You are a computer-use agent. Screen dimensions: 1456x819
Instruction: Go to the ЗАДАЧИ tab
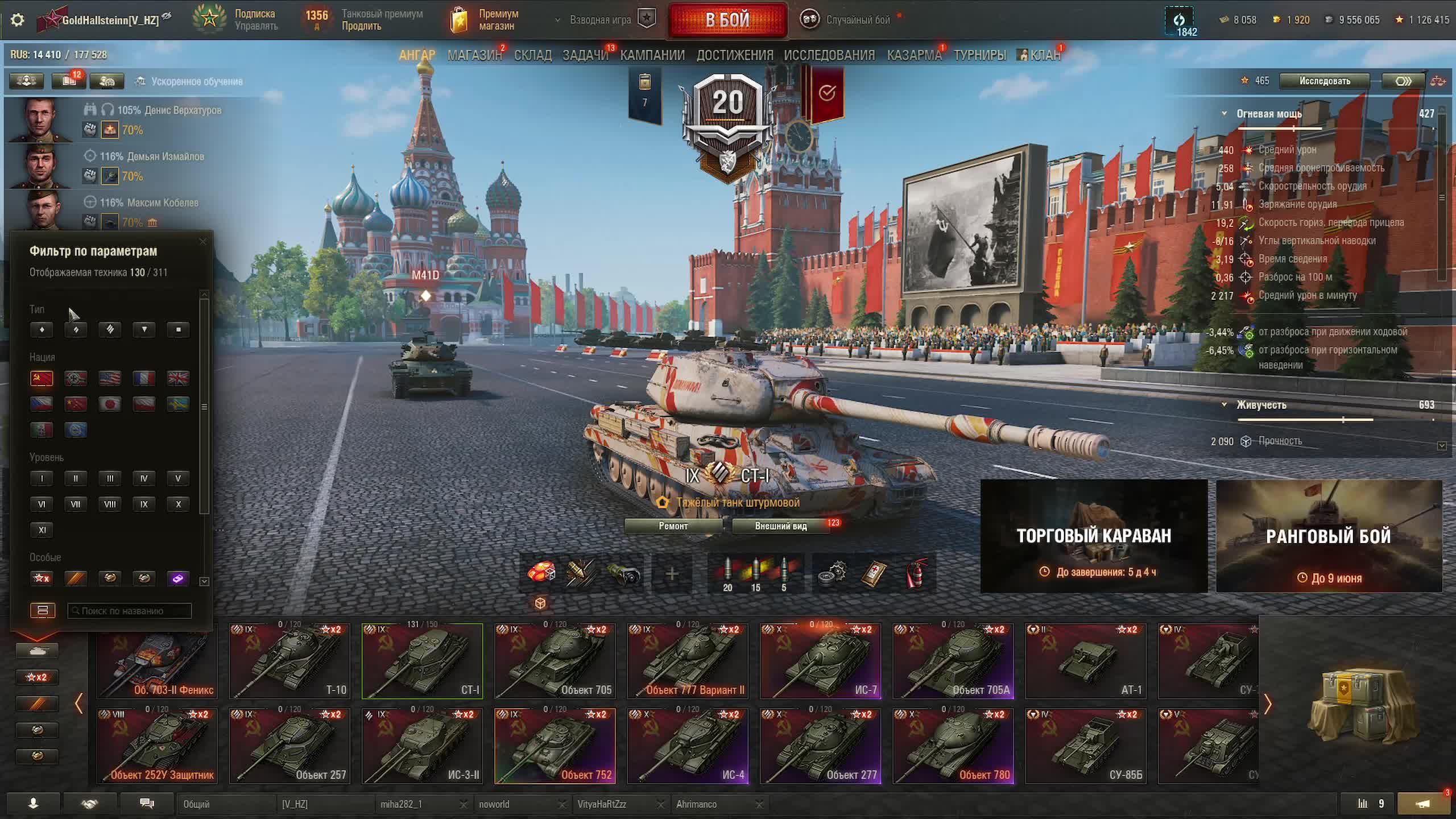[585, 55]
